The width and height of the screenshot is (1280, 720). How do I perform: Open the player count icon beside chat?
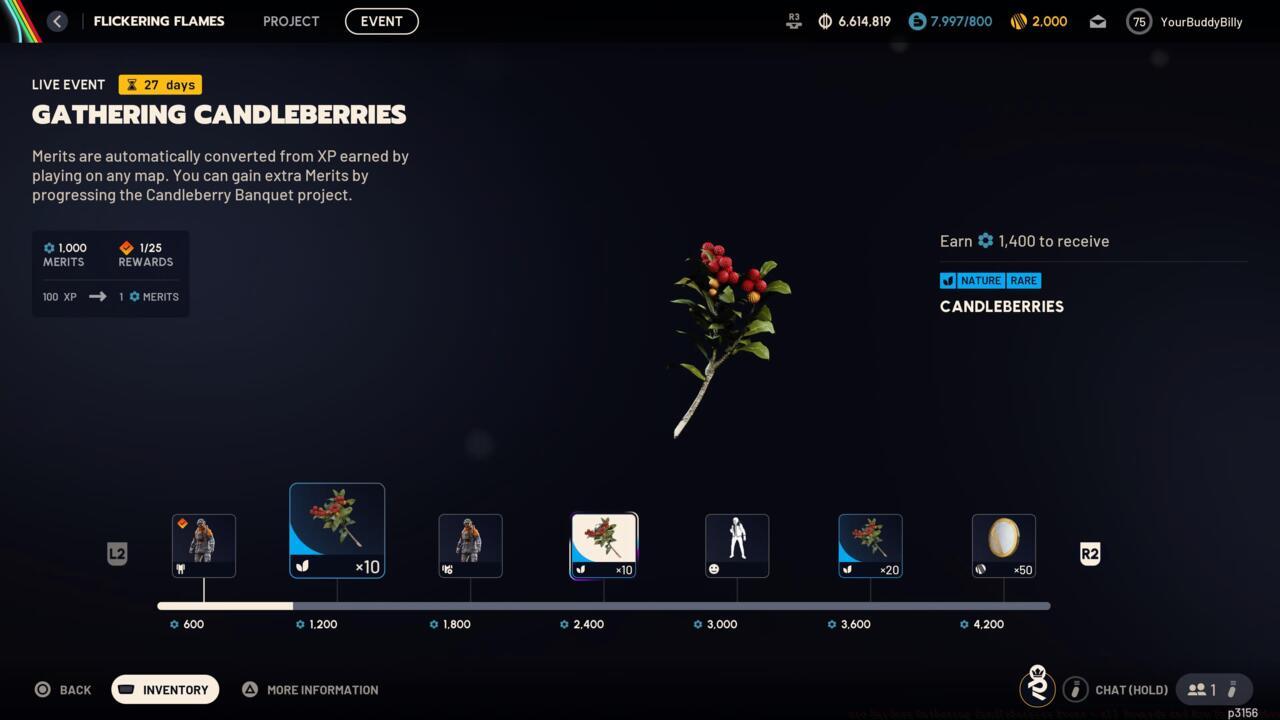1197,689
